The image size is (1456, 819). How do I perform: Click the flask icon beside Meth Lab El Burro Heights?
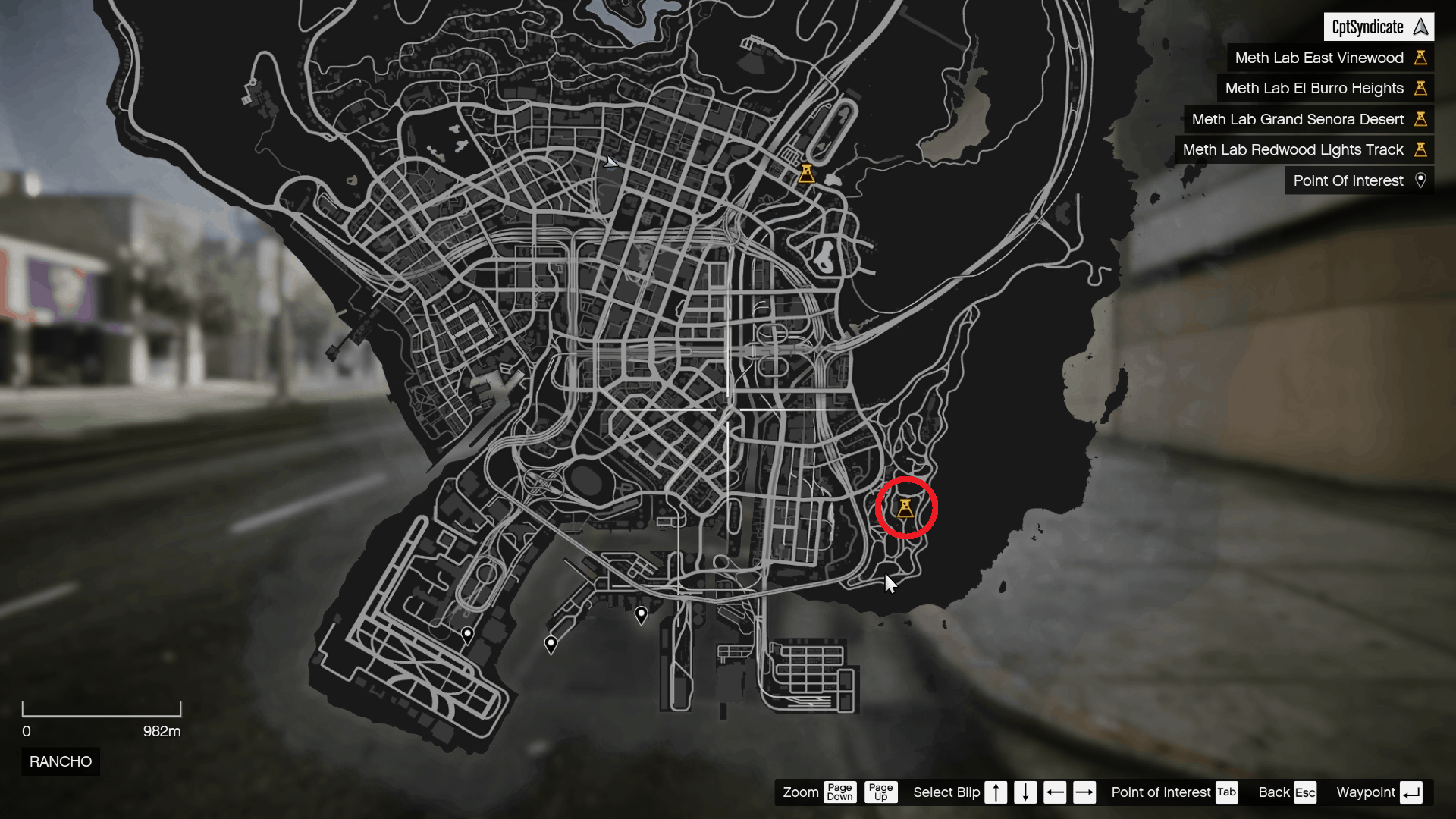coord(1421,88)
